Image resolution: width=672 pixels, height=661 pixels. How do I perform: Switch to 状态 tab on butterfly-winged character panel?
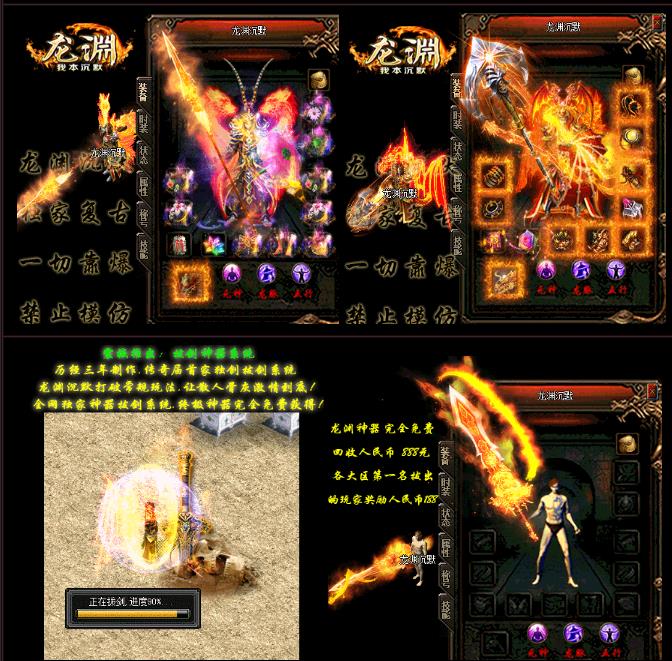coord(144,155)
